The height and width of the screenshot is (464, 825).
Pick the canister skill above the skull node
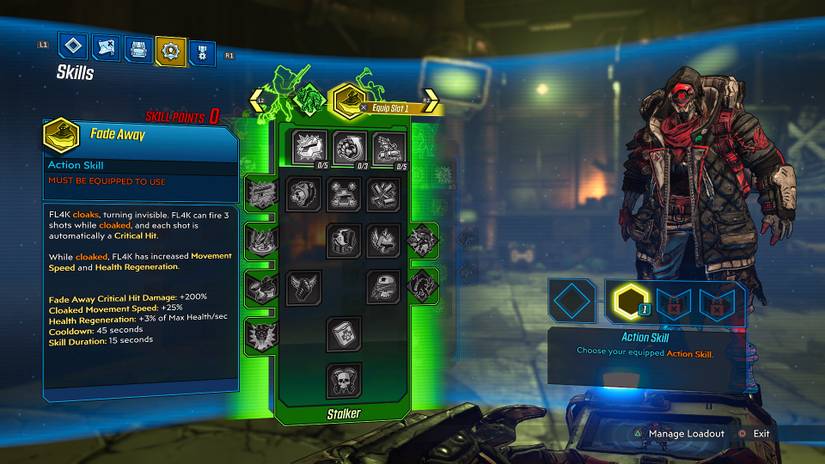[x=344, y=333]
